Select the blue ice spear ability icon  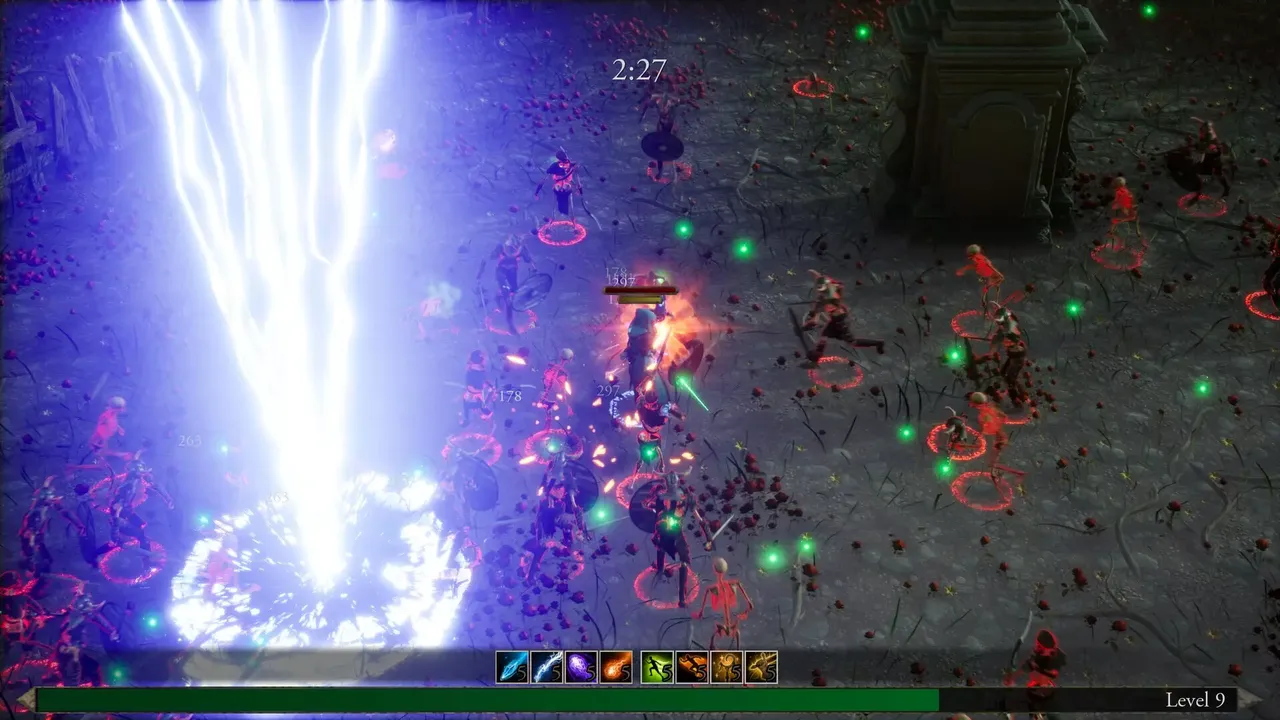(x=512, y=665)
